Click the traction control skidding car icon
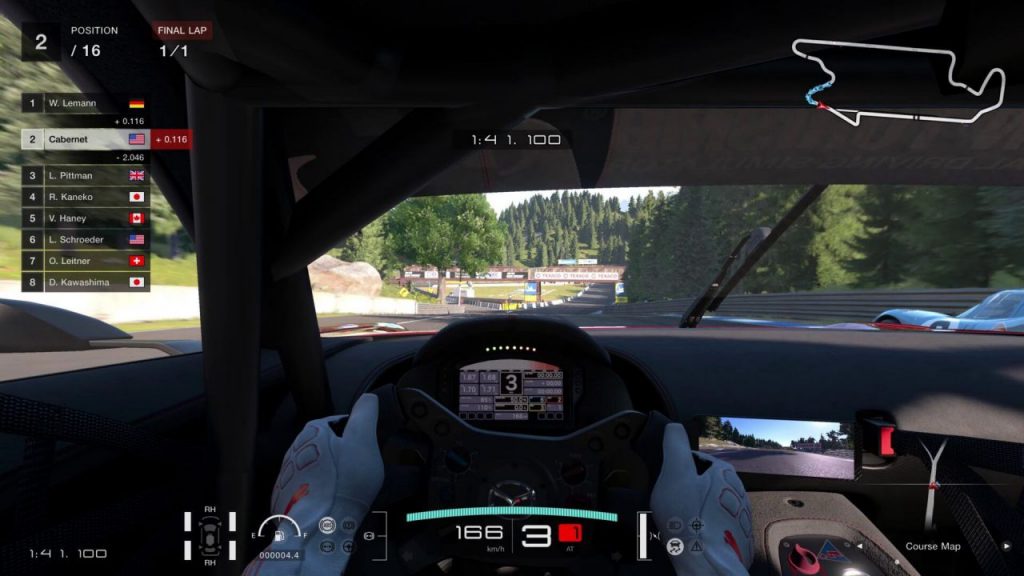Viewport: 1024px width, 576px height. click(676, 546)
